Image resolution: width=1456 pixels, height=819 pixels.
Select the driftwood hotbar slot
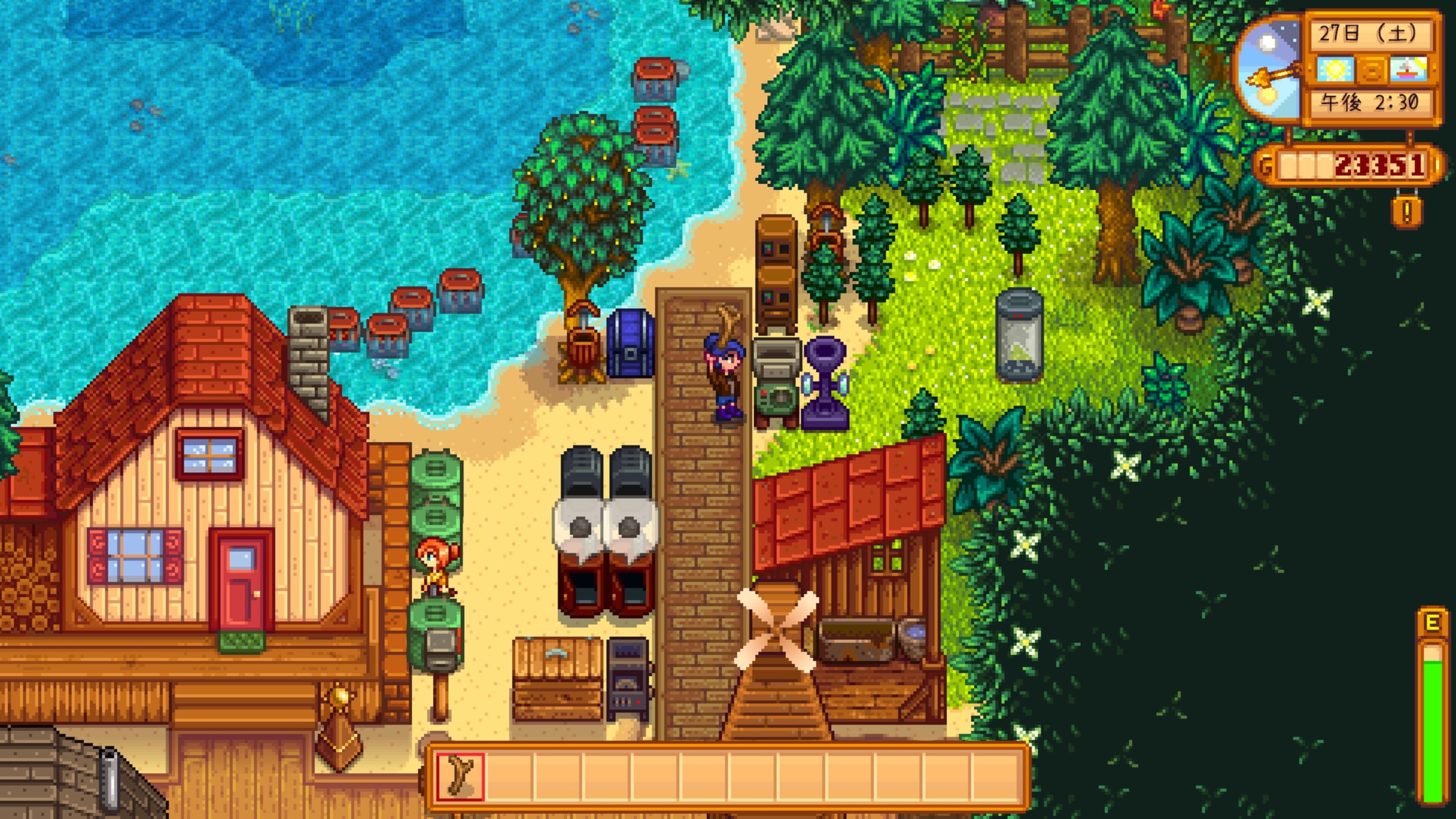click(x=460, y=777)
